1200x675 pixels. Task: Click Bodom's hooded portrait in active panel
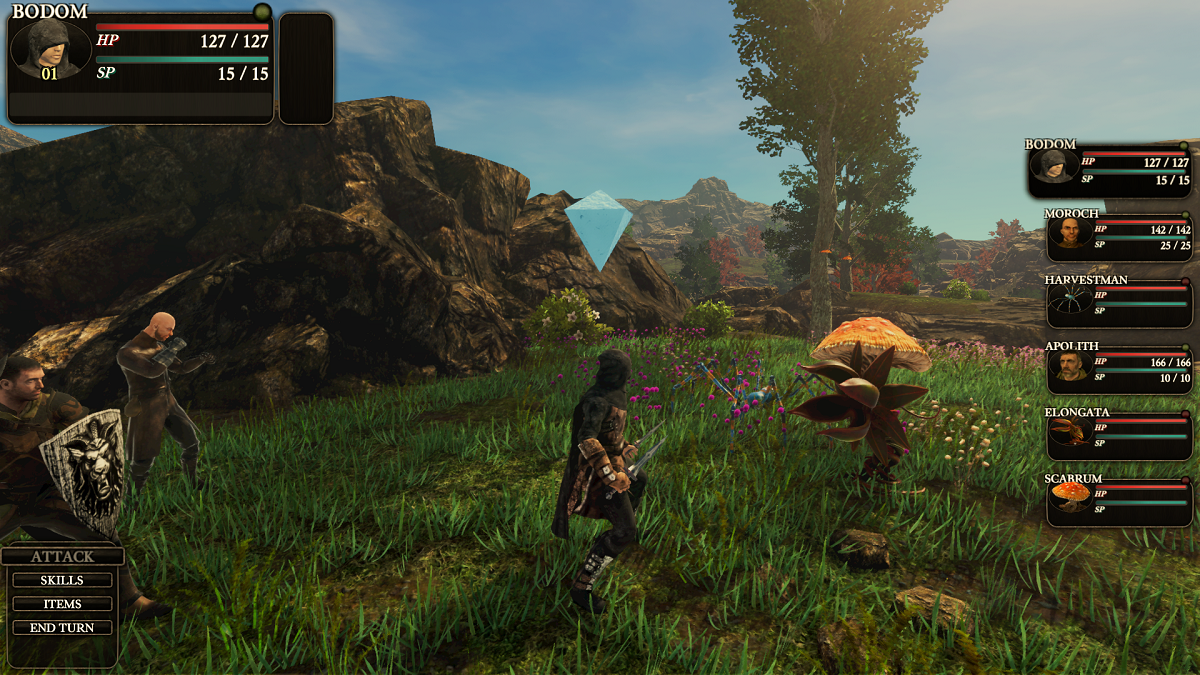49,47
